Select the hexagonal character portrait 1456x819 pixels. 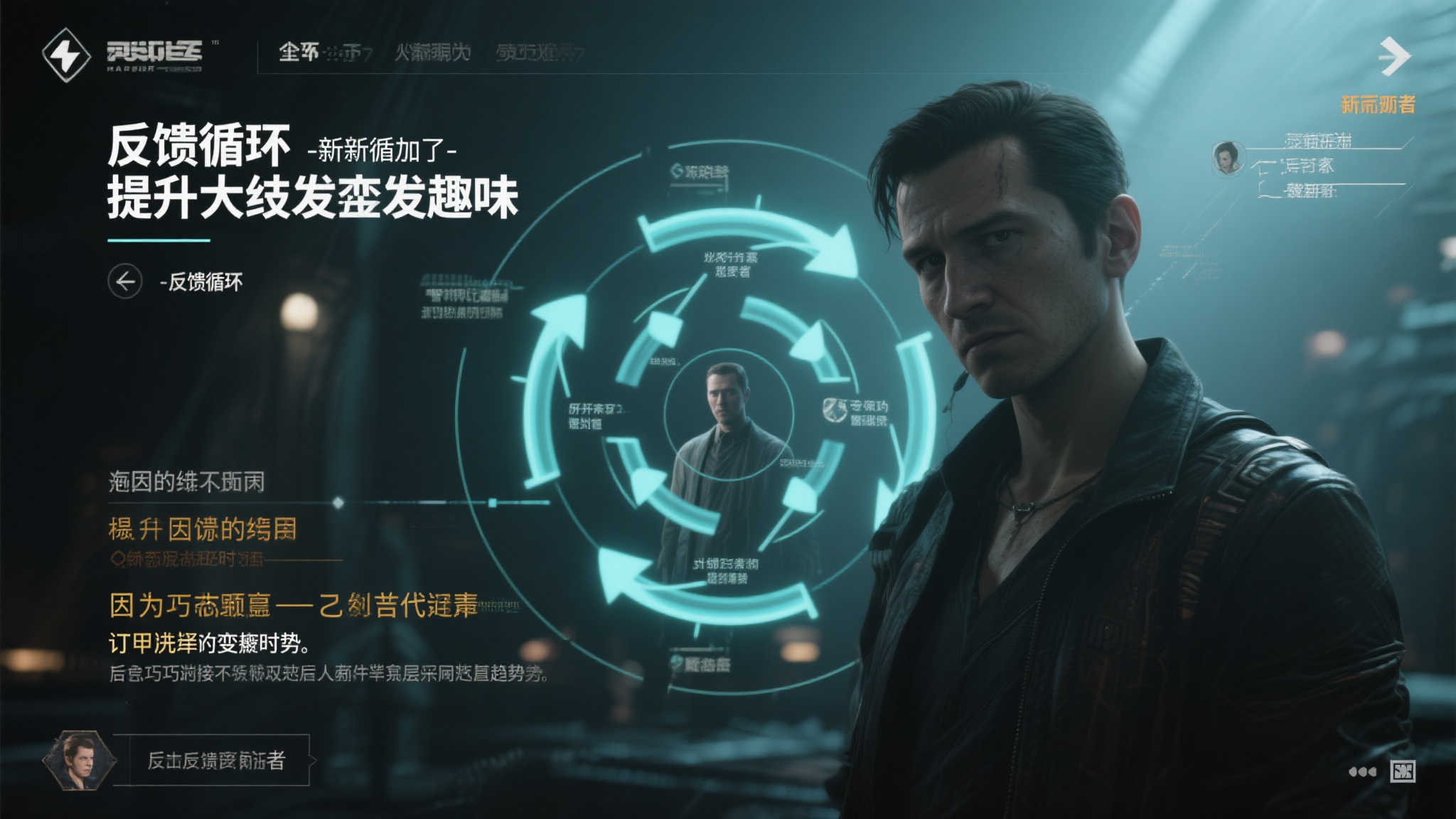click(78, 760)
